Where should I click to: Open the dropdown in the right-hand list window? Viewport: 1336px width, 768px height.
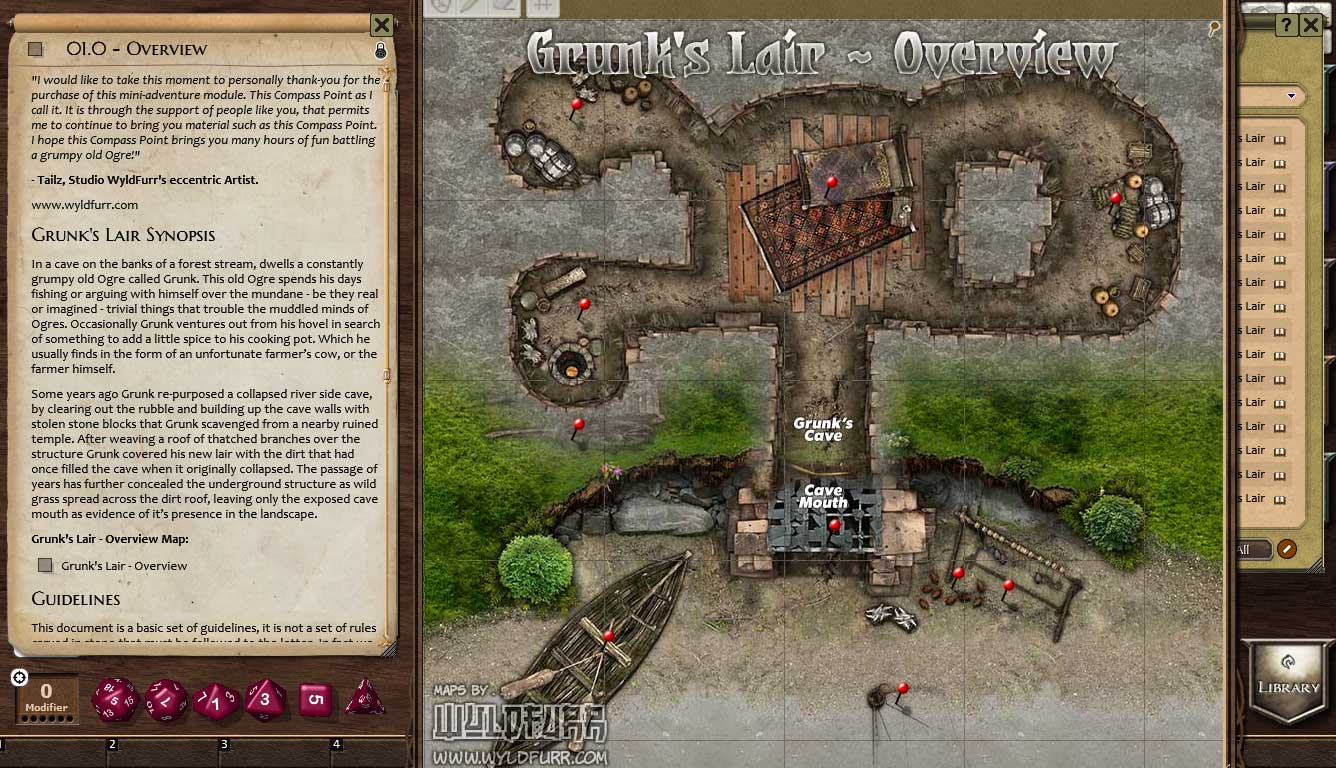click(1290, 97)
